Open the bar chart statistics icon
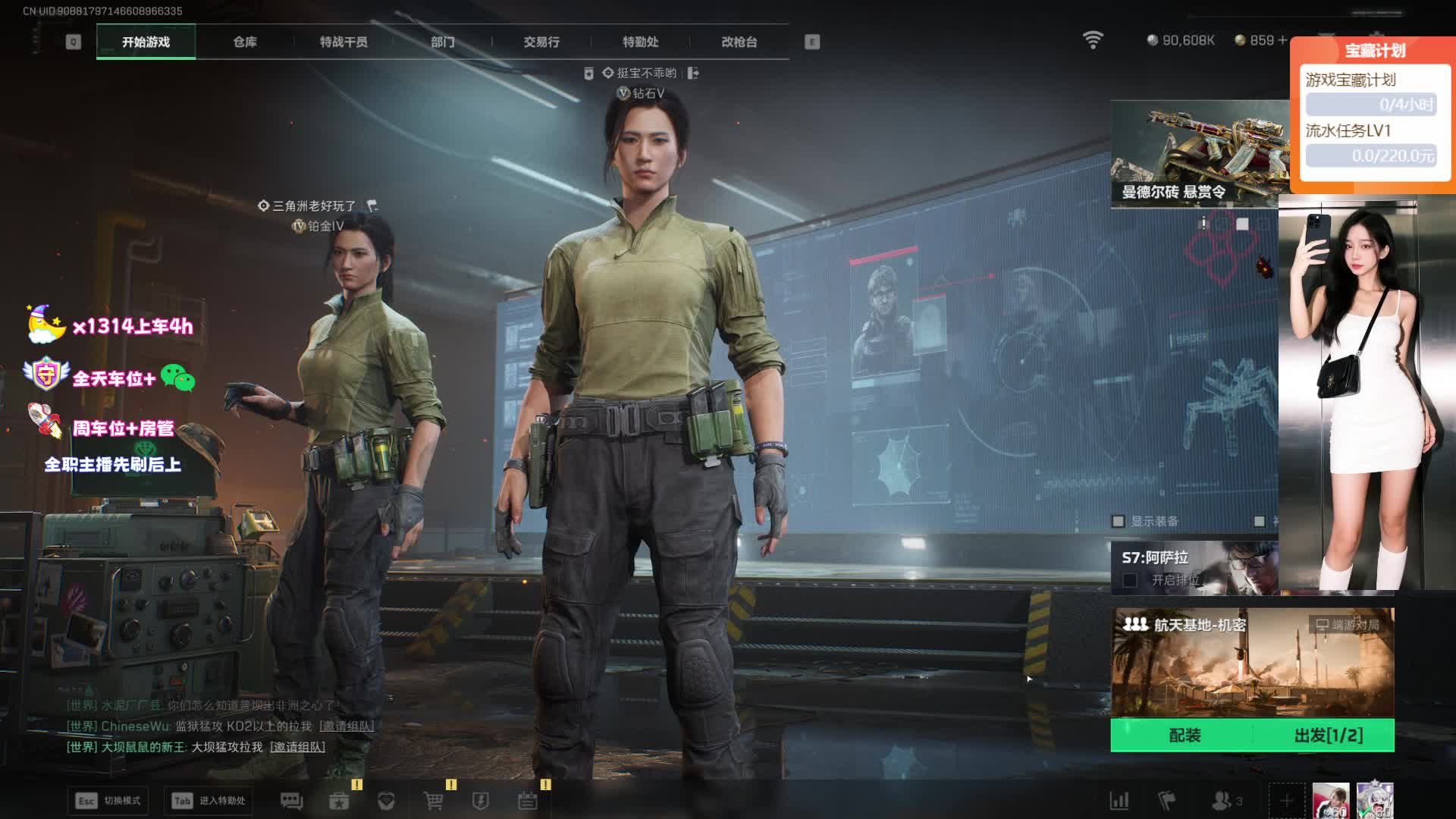Screen dimensions: 1456x819 (1119, 801)
